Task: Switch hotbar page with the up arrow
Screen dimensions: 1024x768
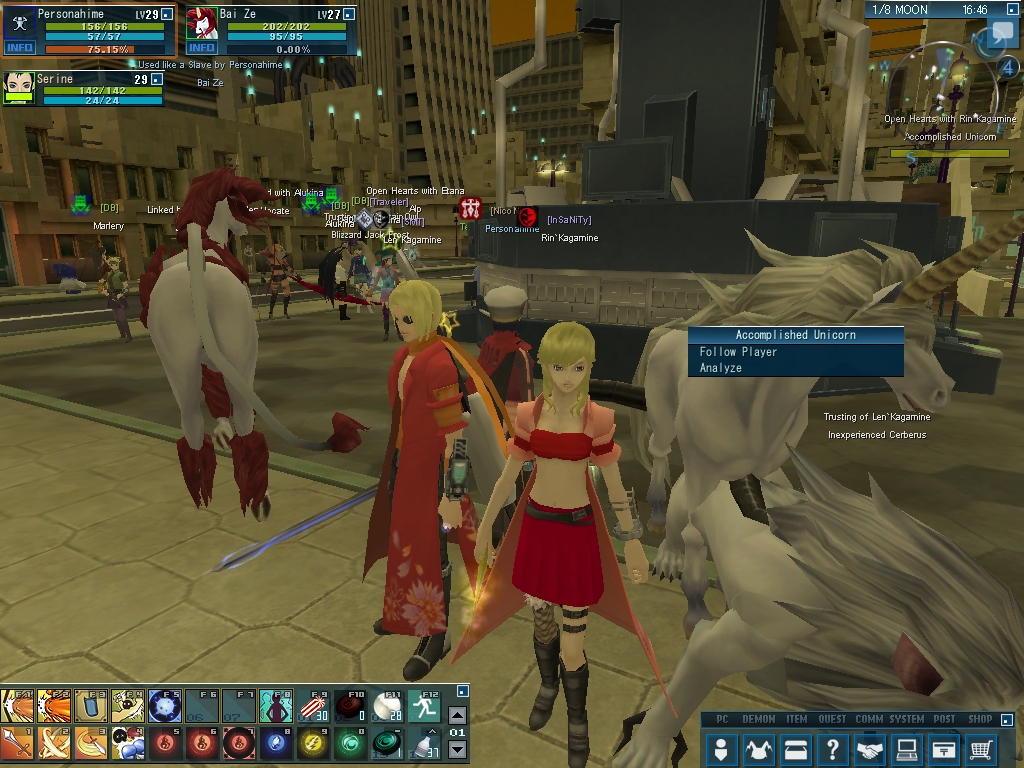Action: [x=457, y=715]
